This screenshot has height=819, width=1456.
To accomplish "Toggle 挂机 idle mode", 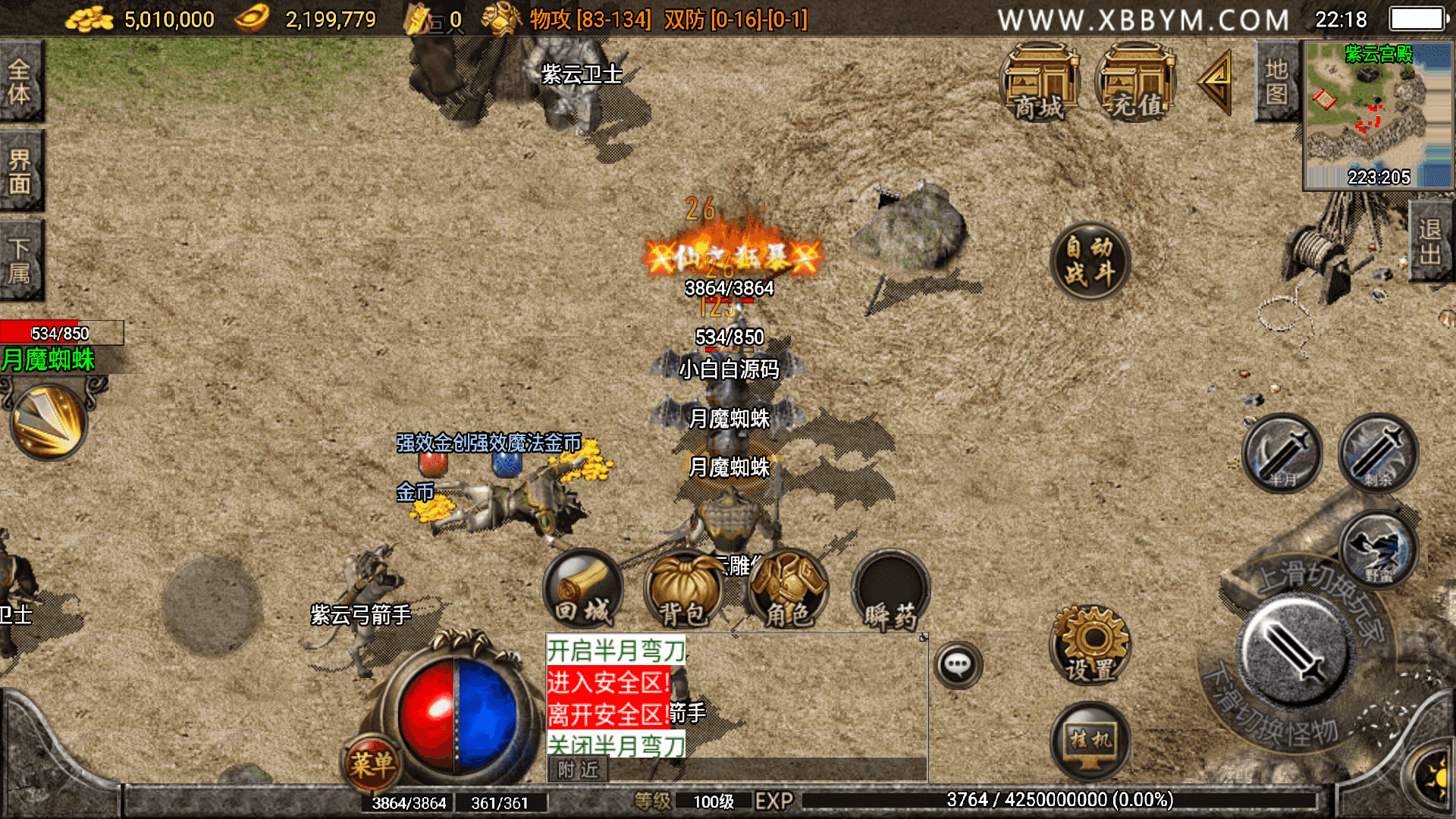I will (1090, 741).
